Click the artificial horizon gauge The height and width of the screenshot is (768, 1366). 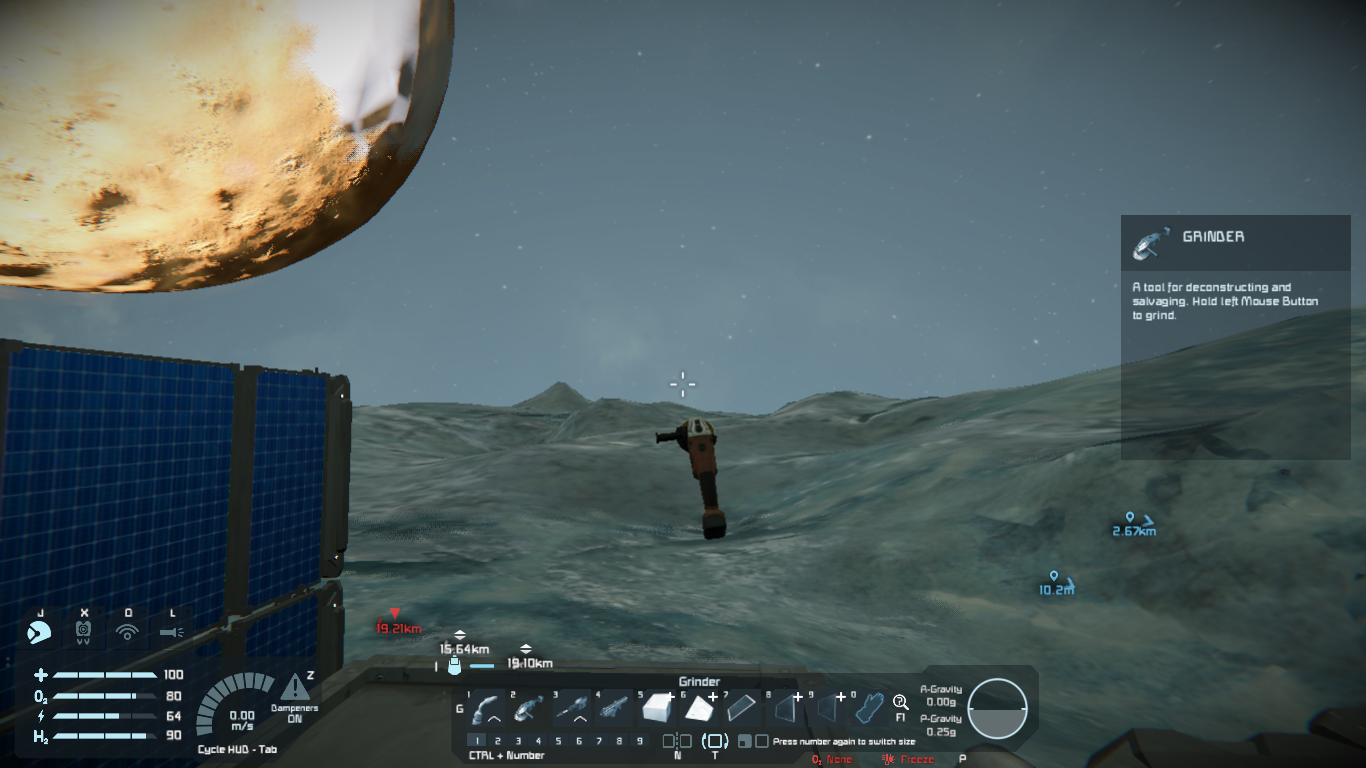[x=997, y=708]
